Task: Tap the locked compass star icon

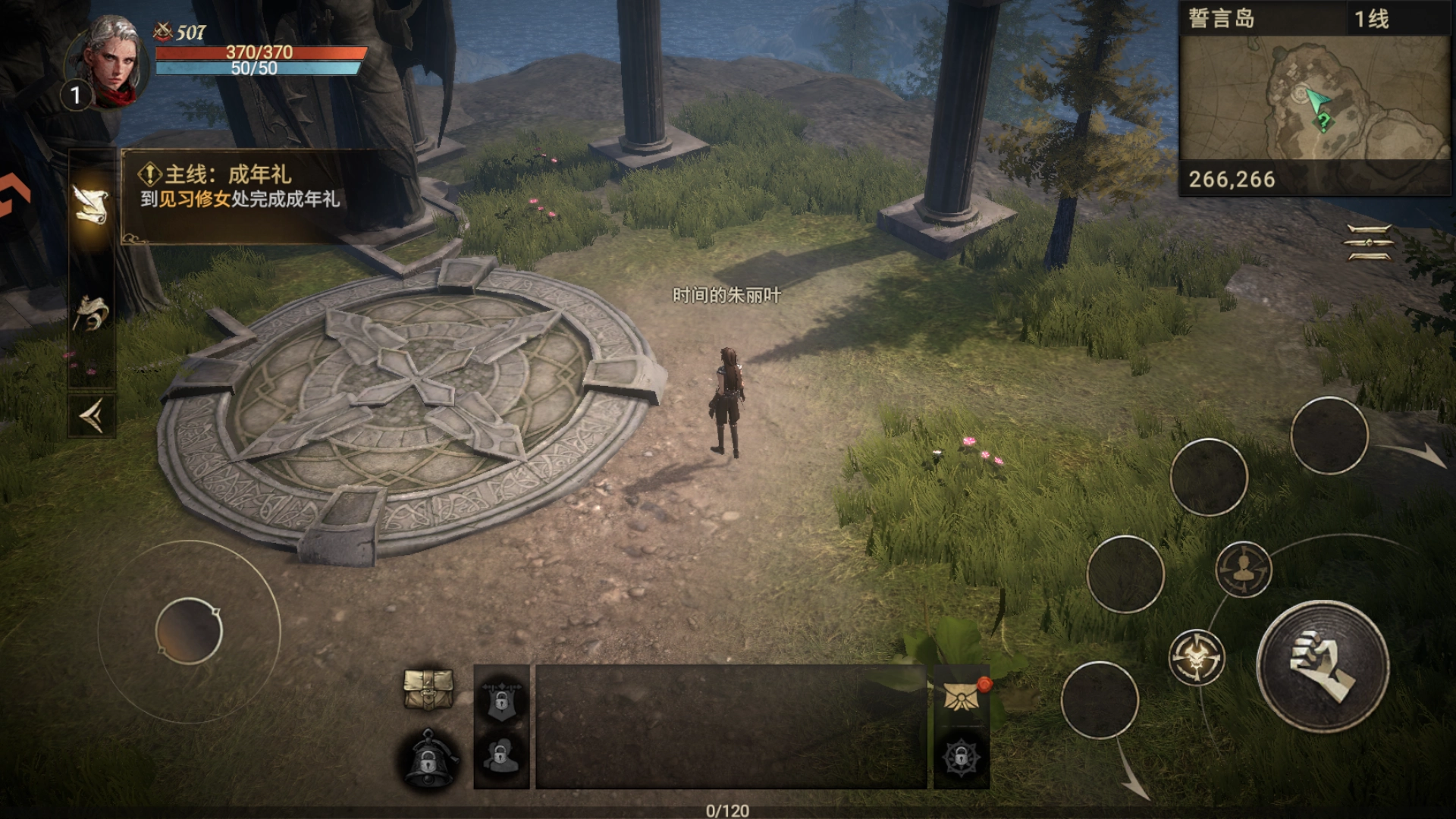Action: (x=961, y=757)
